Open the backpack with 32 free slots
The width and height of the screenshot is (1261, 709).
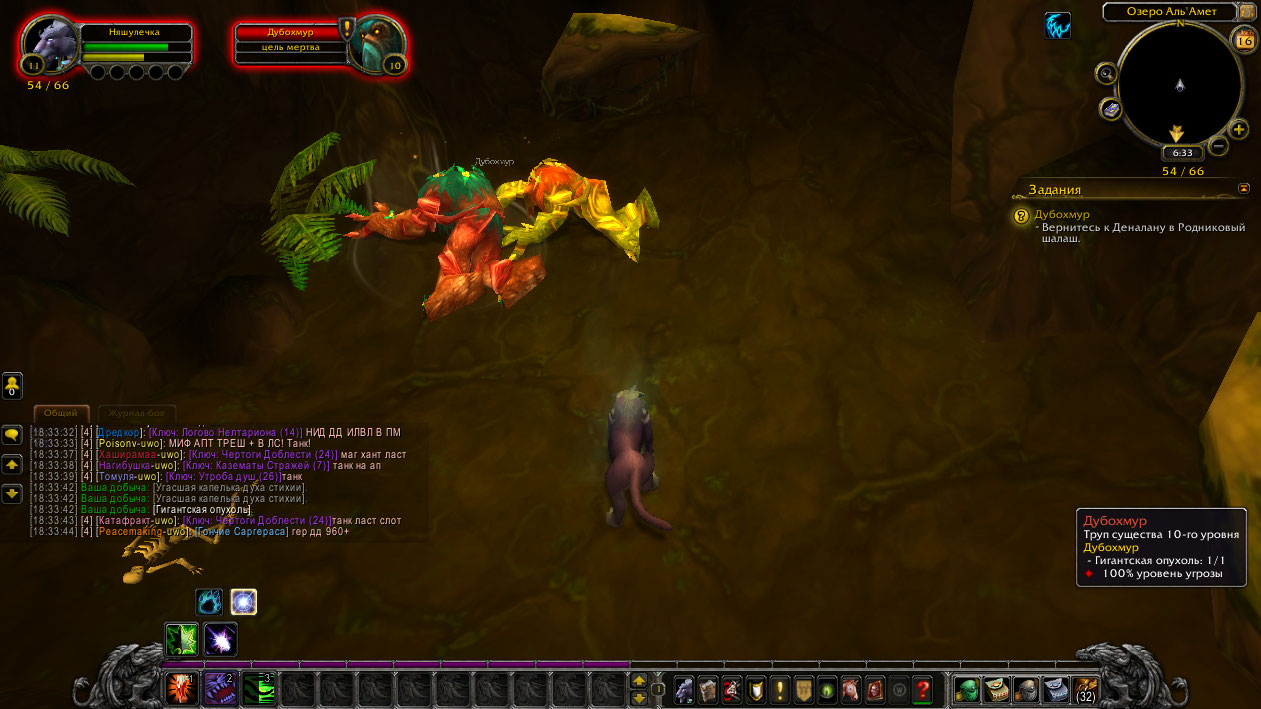point(1085,689)
